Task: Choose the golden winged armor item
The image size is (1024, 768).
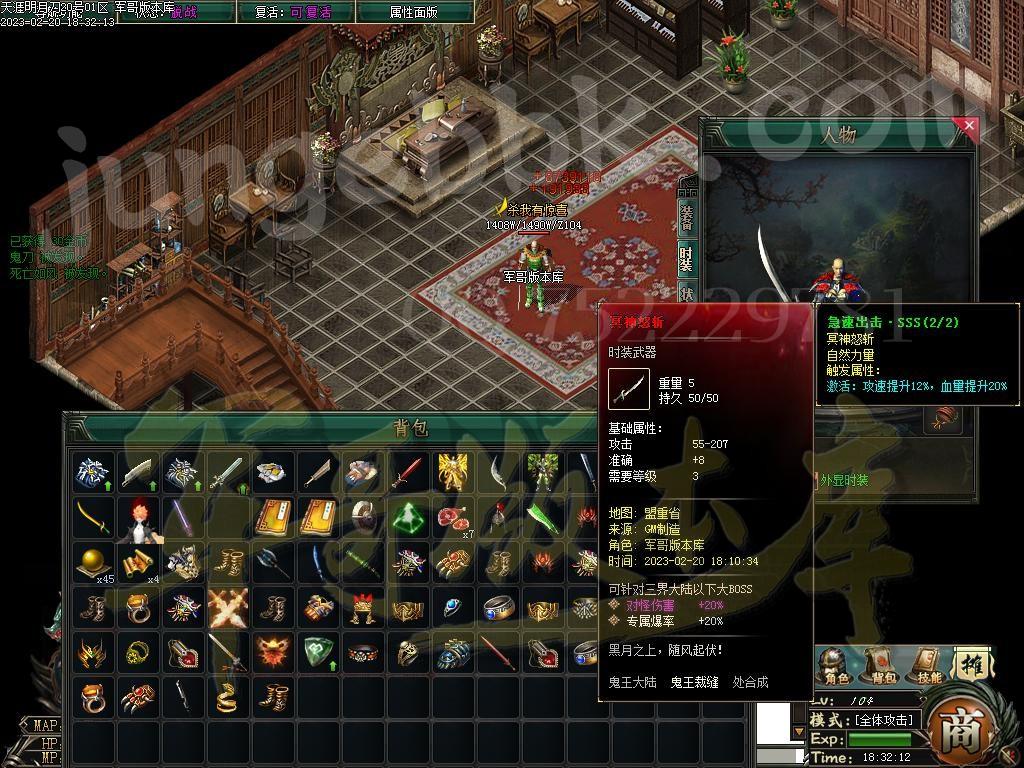Action: [x=452, y=471]
